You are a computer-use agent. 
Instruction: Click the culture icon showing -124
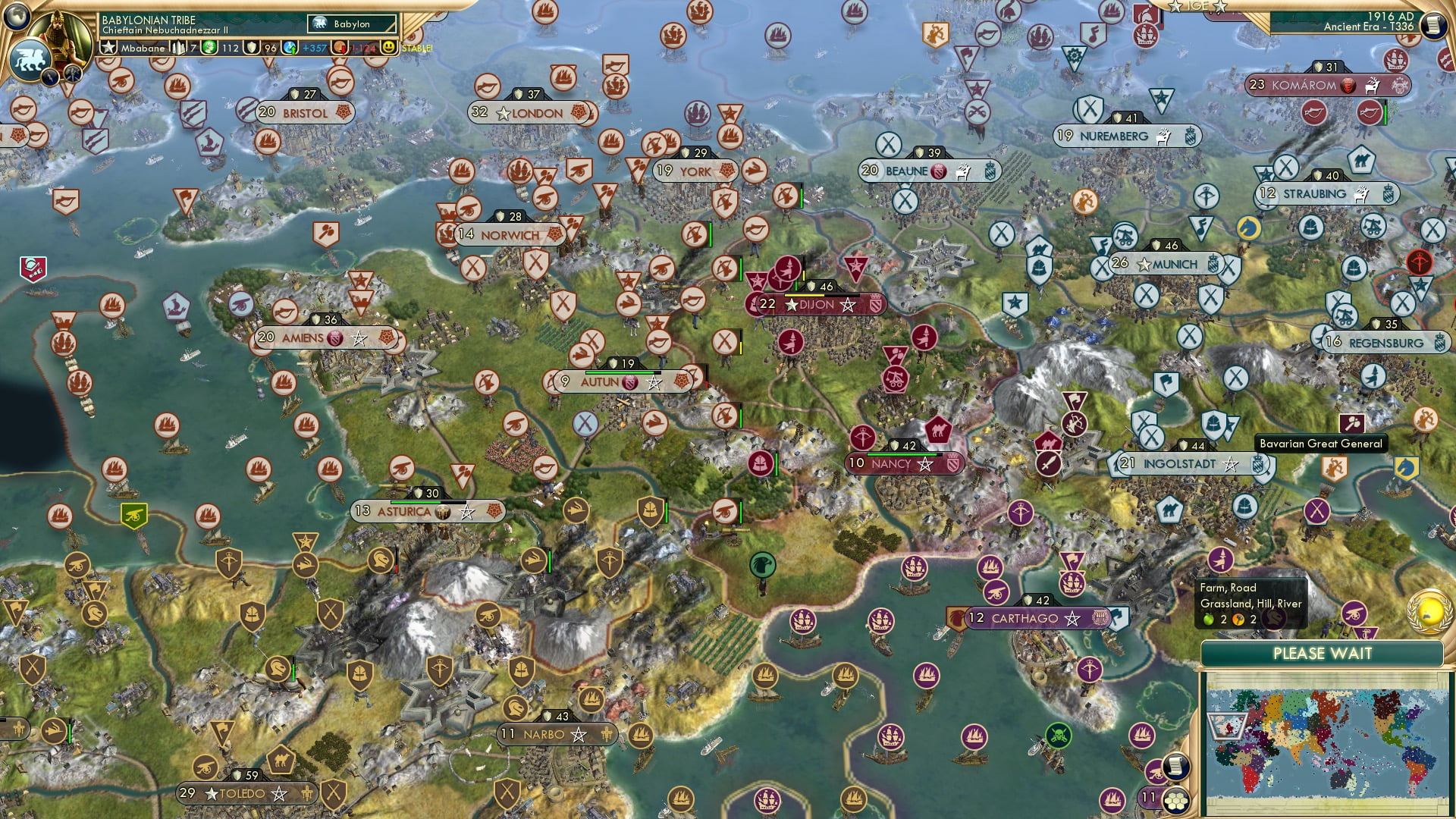(339, 47)
